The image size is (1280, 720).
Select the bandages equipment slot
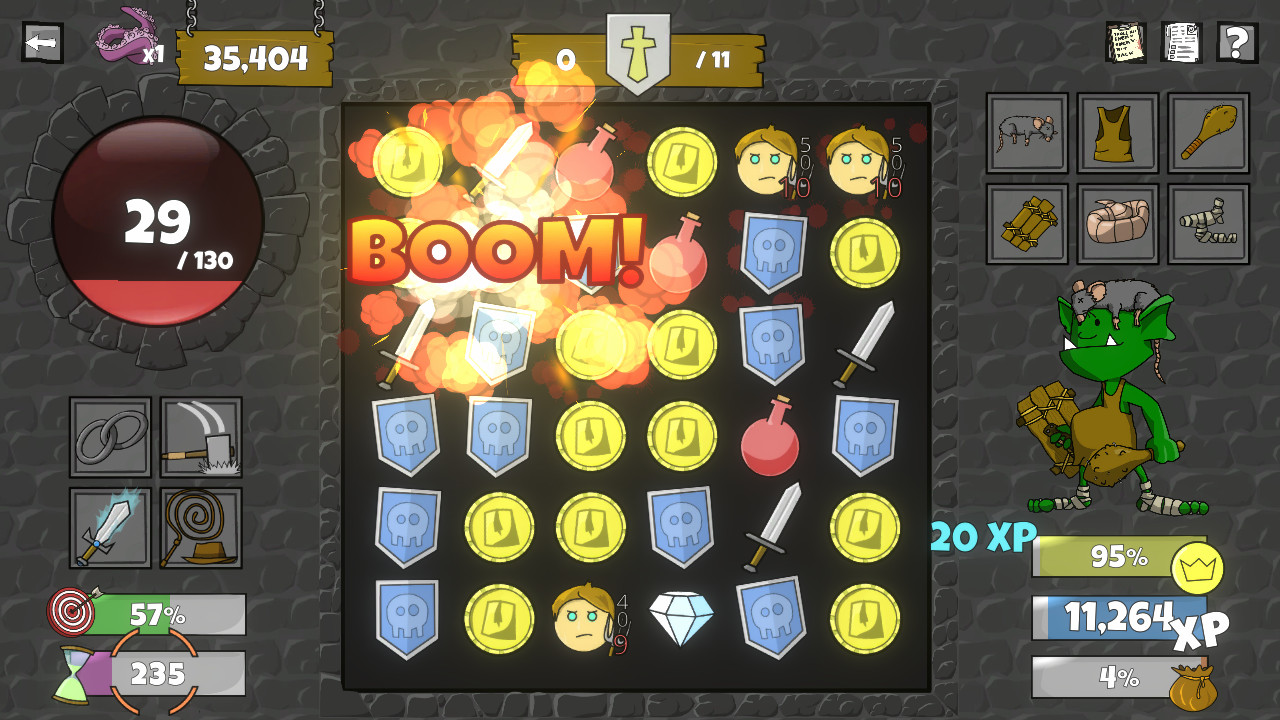[x=1208, y=221]
